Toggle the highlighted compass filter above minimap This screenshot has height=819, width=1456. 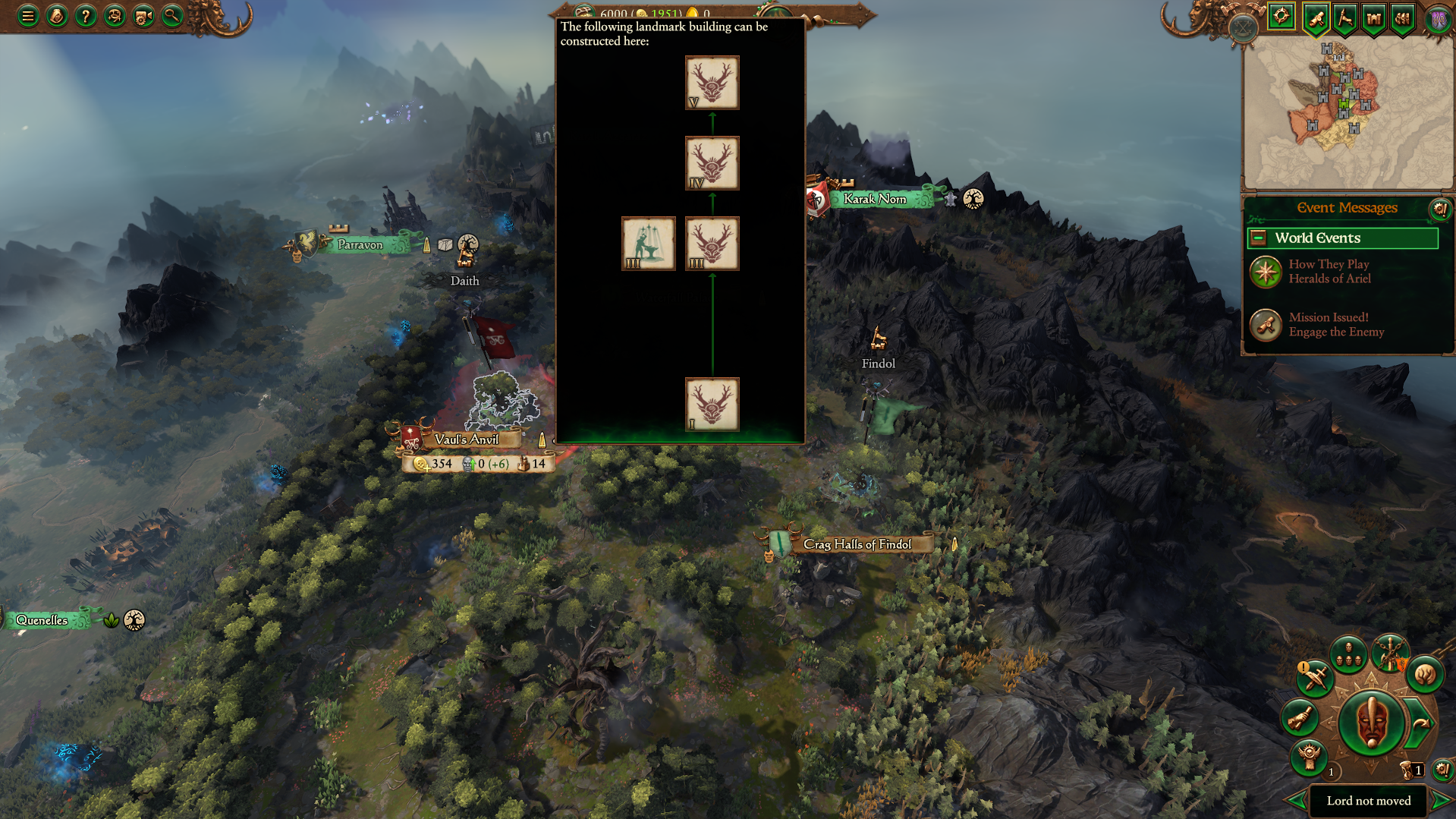pos(1281,16)
